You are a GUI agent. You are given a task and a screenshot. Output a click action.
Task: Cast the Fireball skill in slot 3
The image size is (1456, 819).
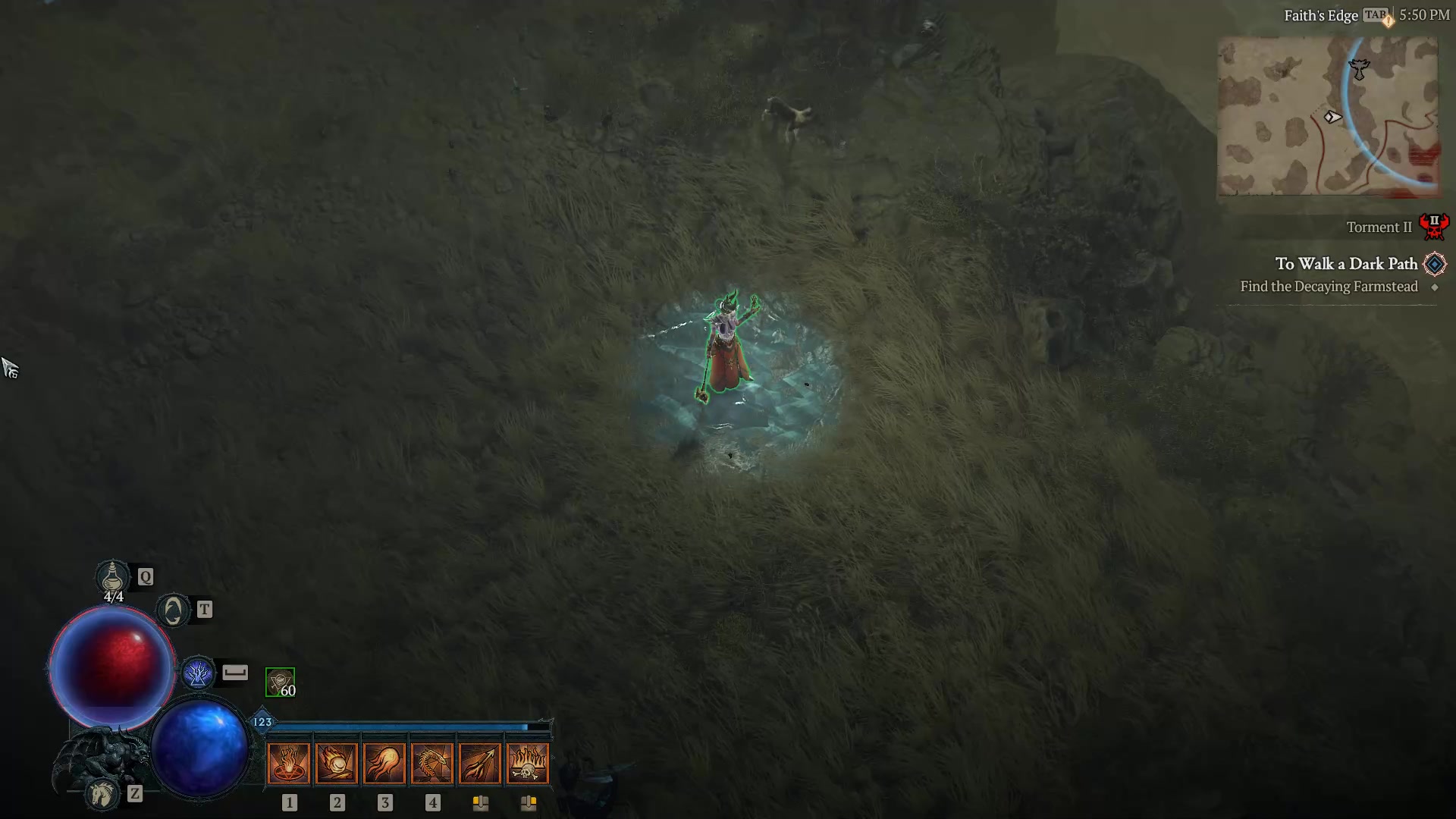385,762
